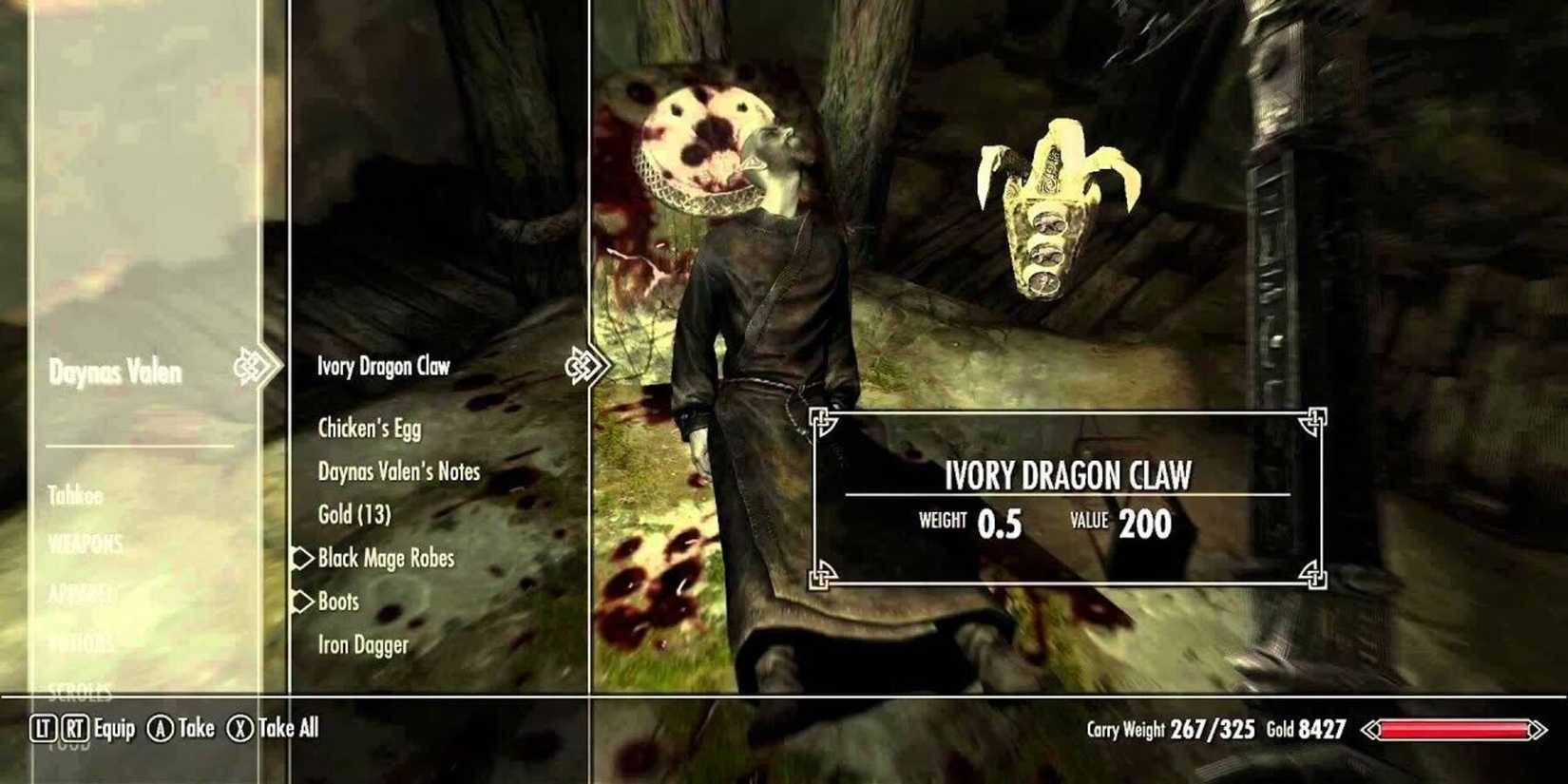Toggle equip on the Iron Dagger
The height and width of the screenshot is (784, 1568).
tap(363, 644)
